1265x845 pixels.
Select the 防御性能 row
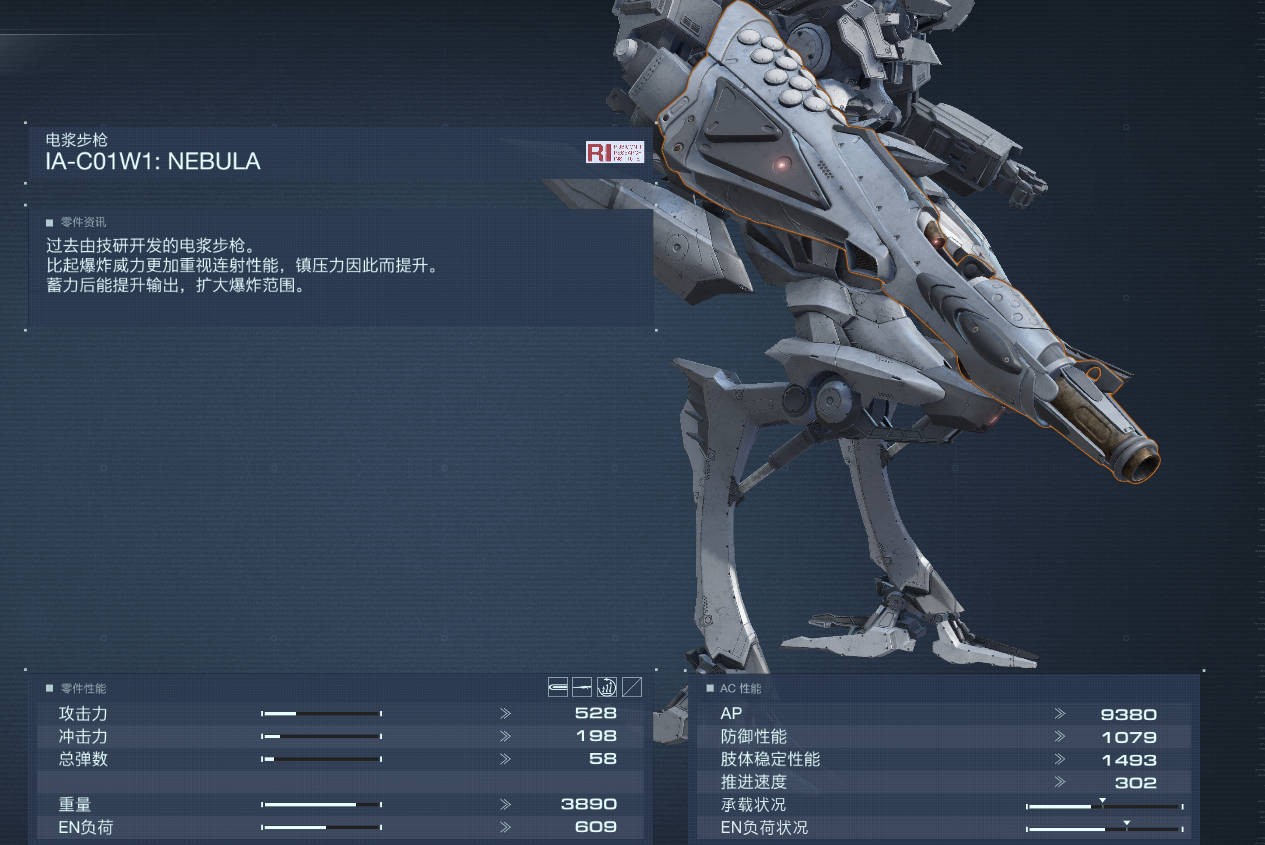(x=940, y=737)
